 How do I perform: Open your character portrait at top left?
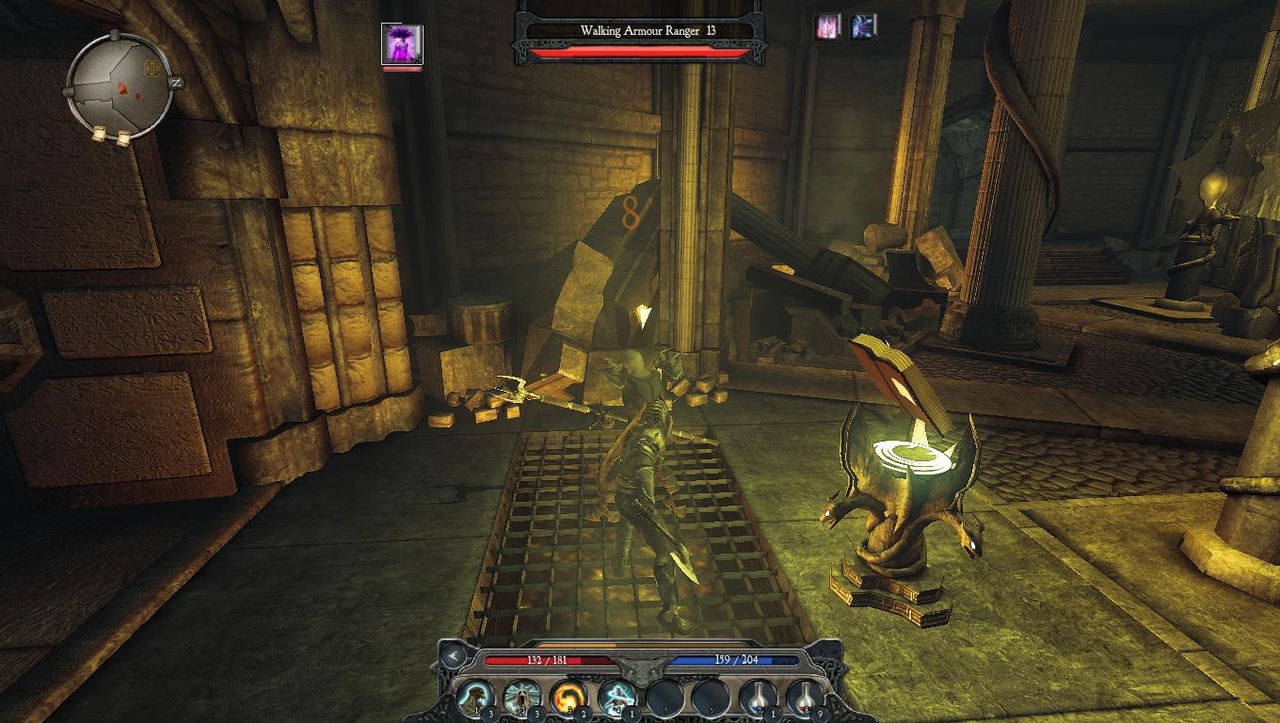404,45
